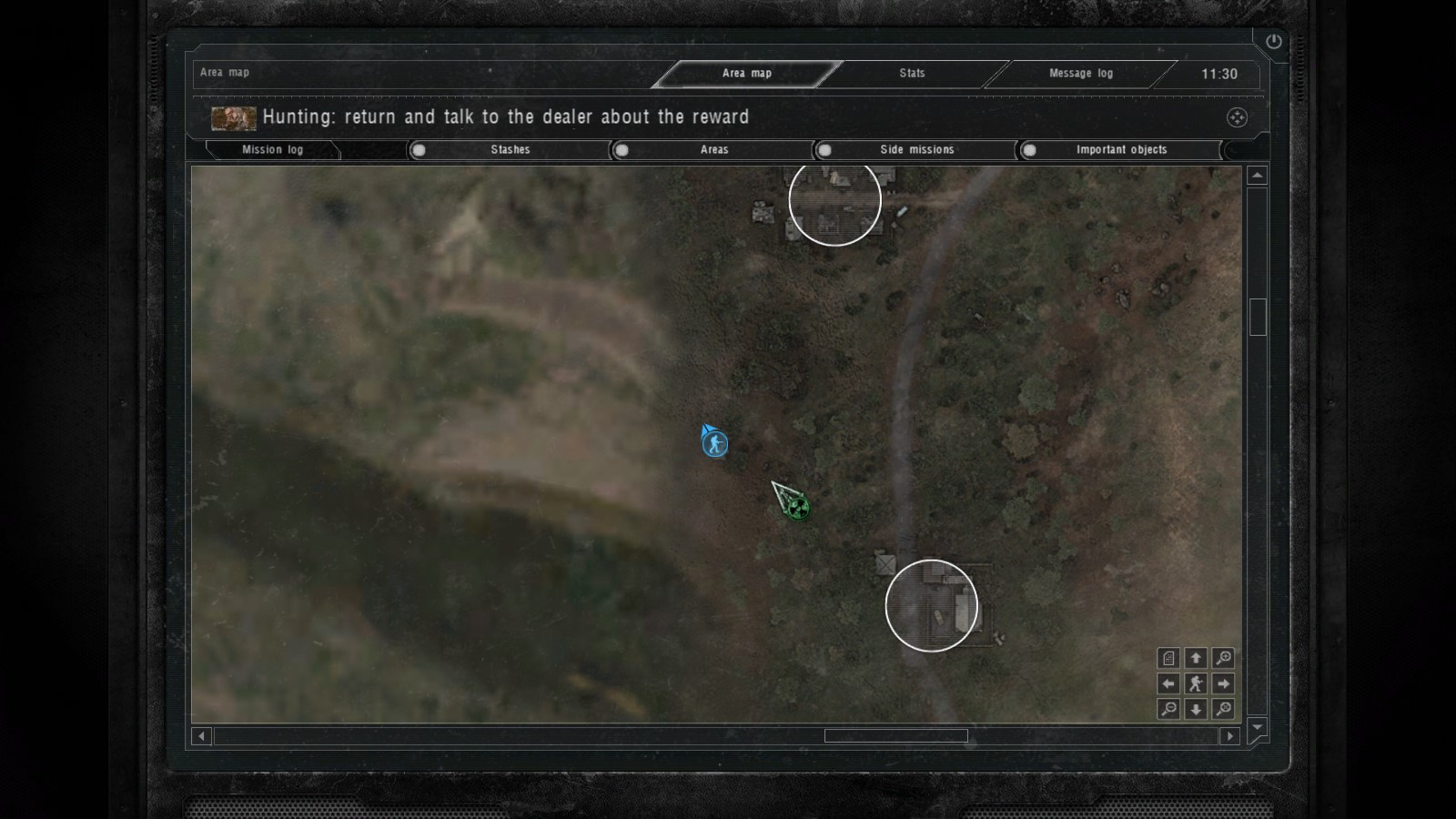Zoom in with the plus magnifier
The image size is (1456, 819).
tap(1224, 658)
